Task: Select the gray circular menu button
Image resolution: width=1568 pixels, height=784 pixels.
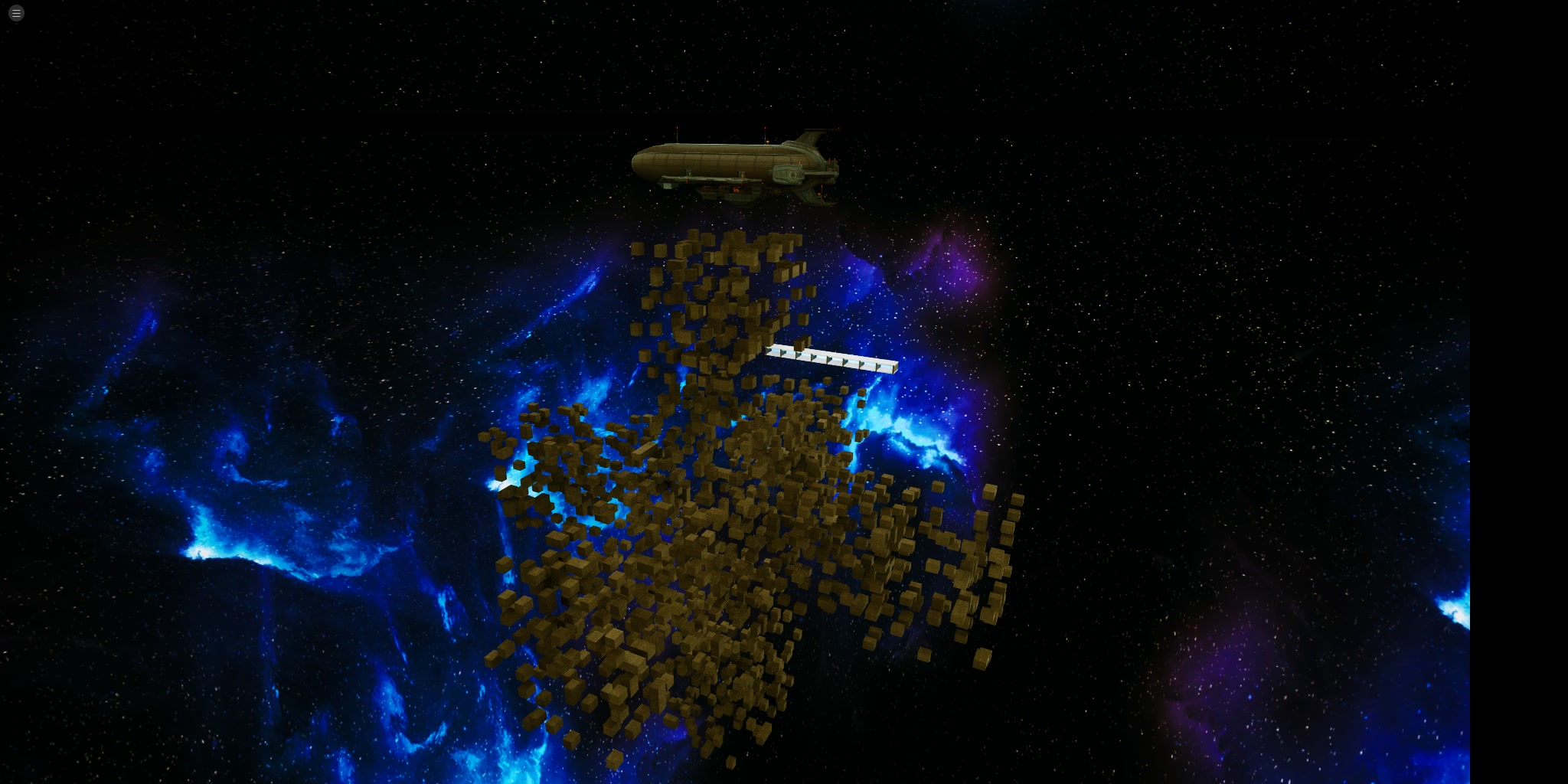Action: (x=15, y=12)
